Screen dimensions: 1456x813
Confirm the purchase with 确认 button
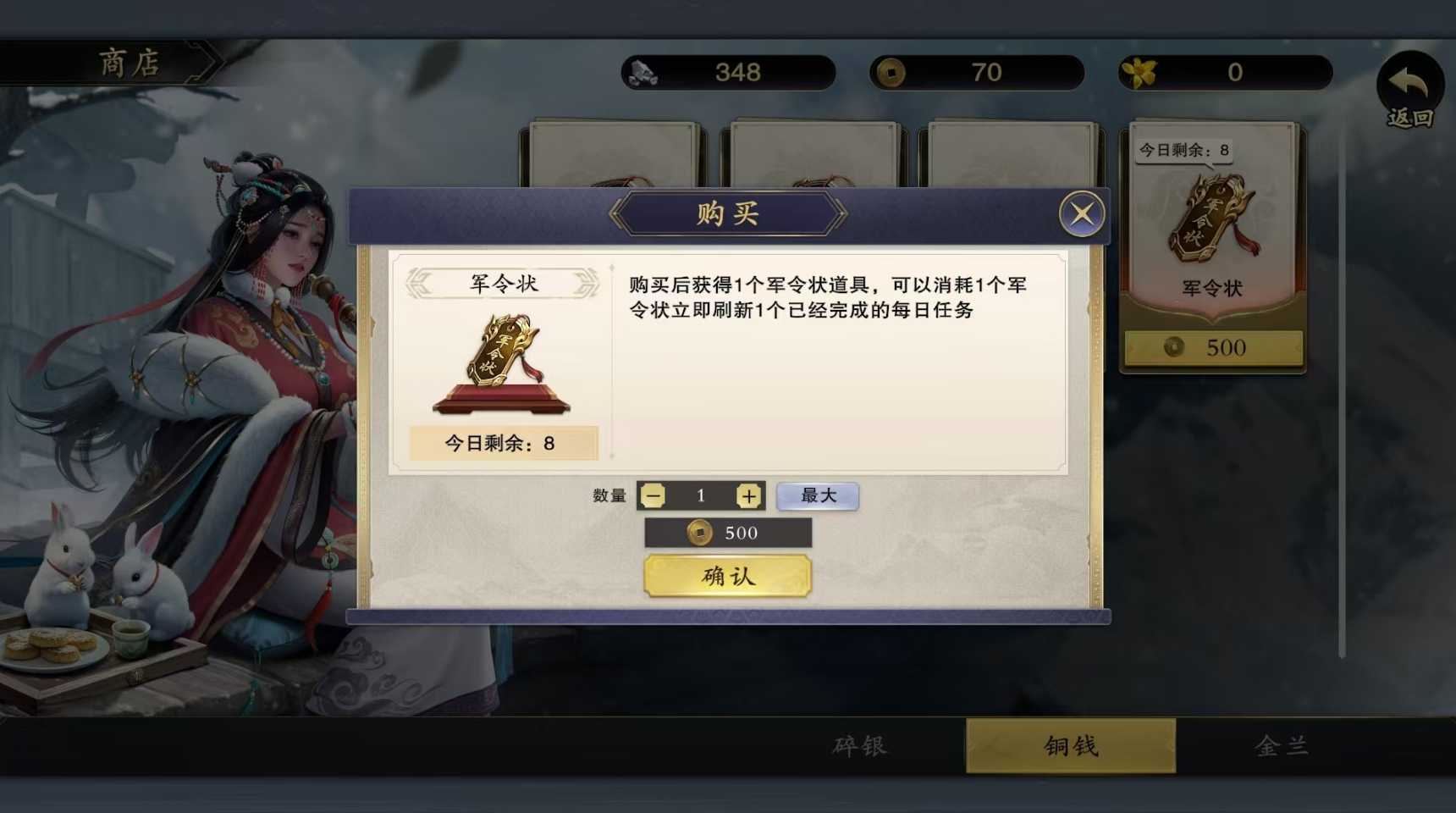(728, 577)
